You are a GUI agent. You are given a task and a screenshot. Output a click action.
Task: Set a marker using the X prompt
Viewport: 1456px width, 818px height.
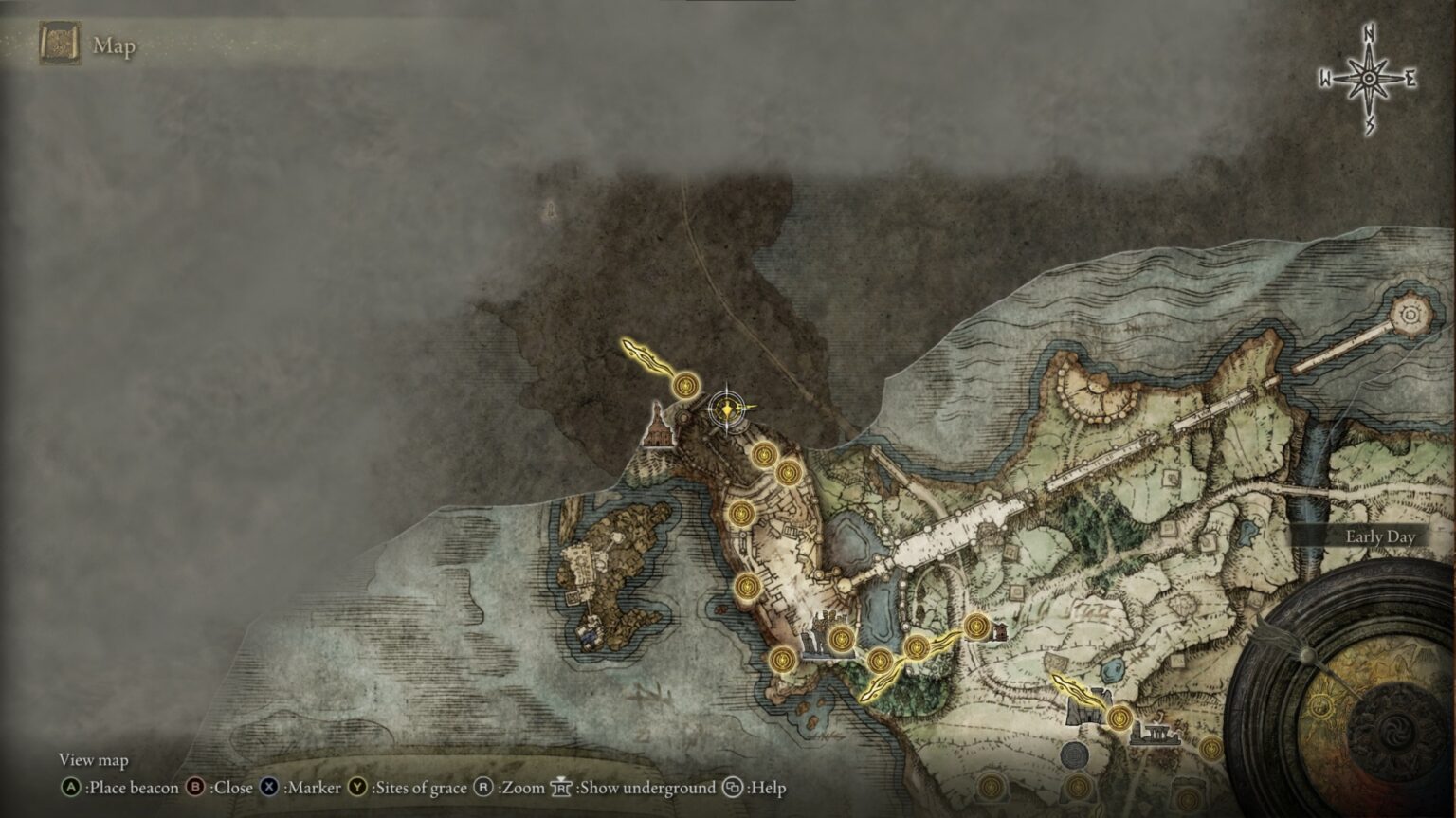click(x=269, y=787)
